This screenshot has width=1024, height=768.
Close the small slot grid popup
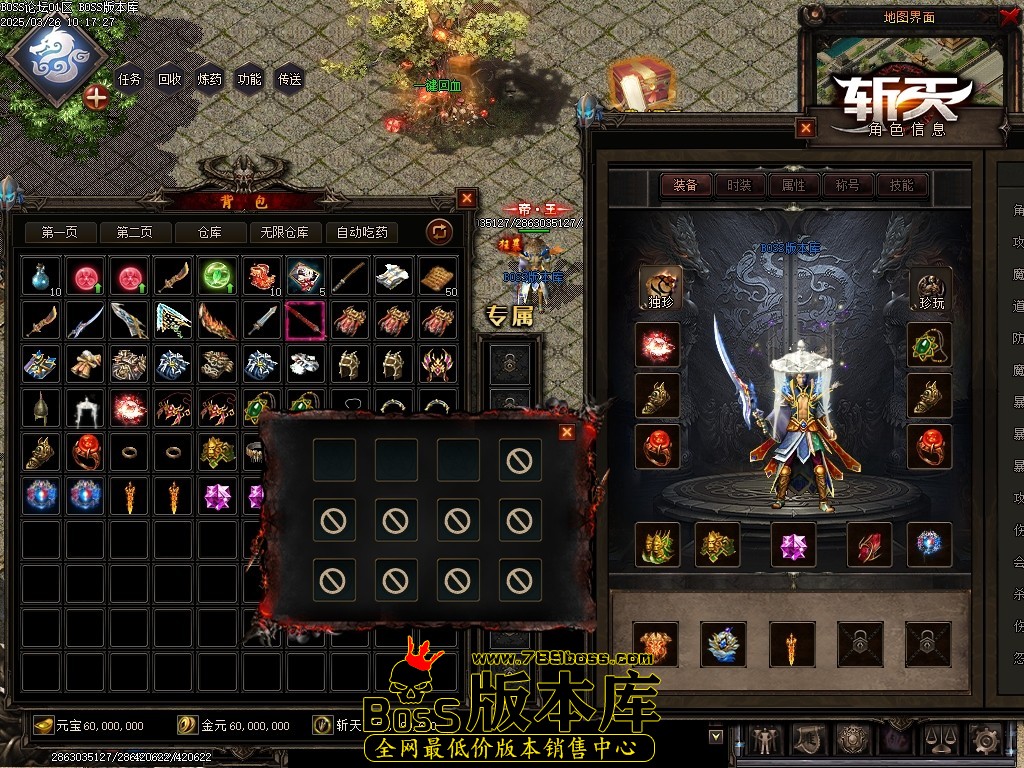point(567,432)
